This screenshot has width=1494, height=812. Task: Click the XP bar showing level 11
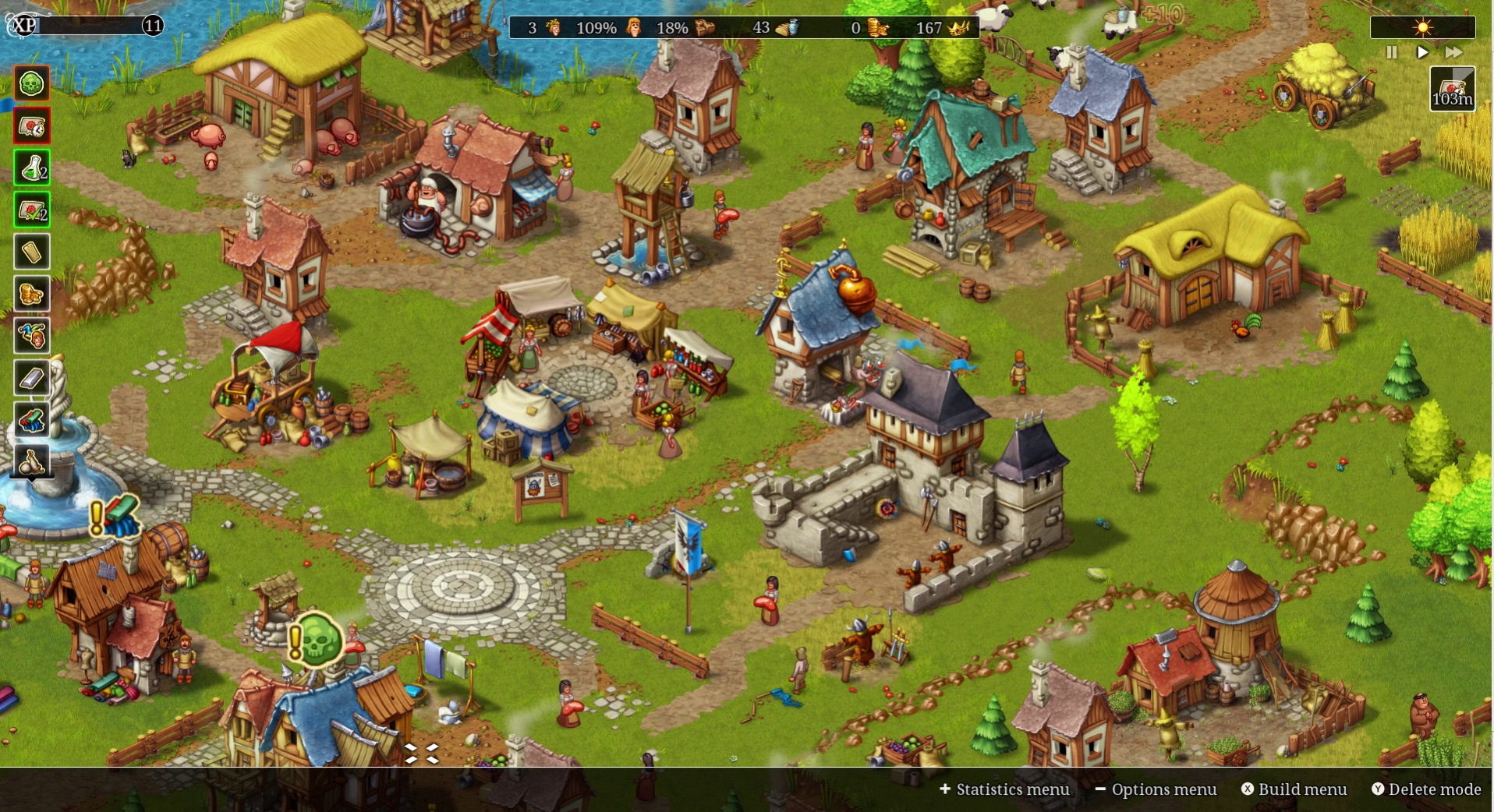86,26
